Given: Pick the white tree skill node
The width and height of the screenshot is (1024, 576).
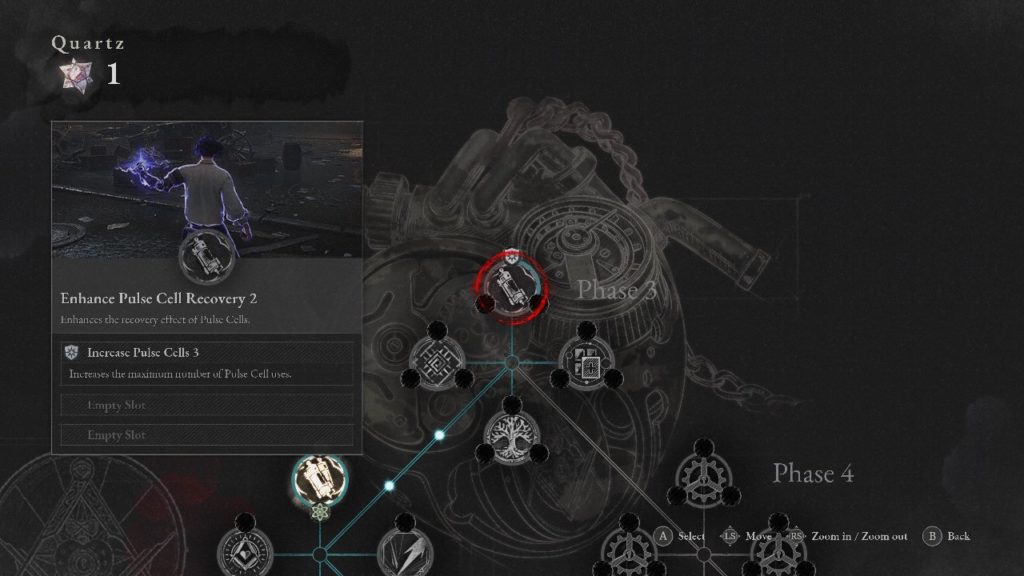Looking at the screenshot, I should tap(511, 433).
